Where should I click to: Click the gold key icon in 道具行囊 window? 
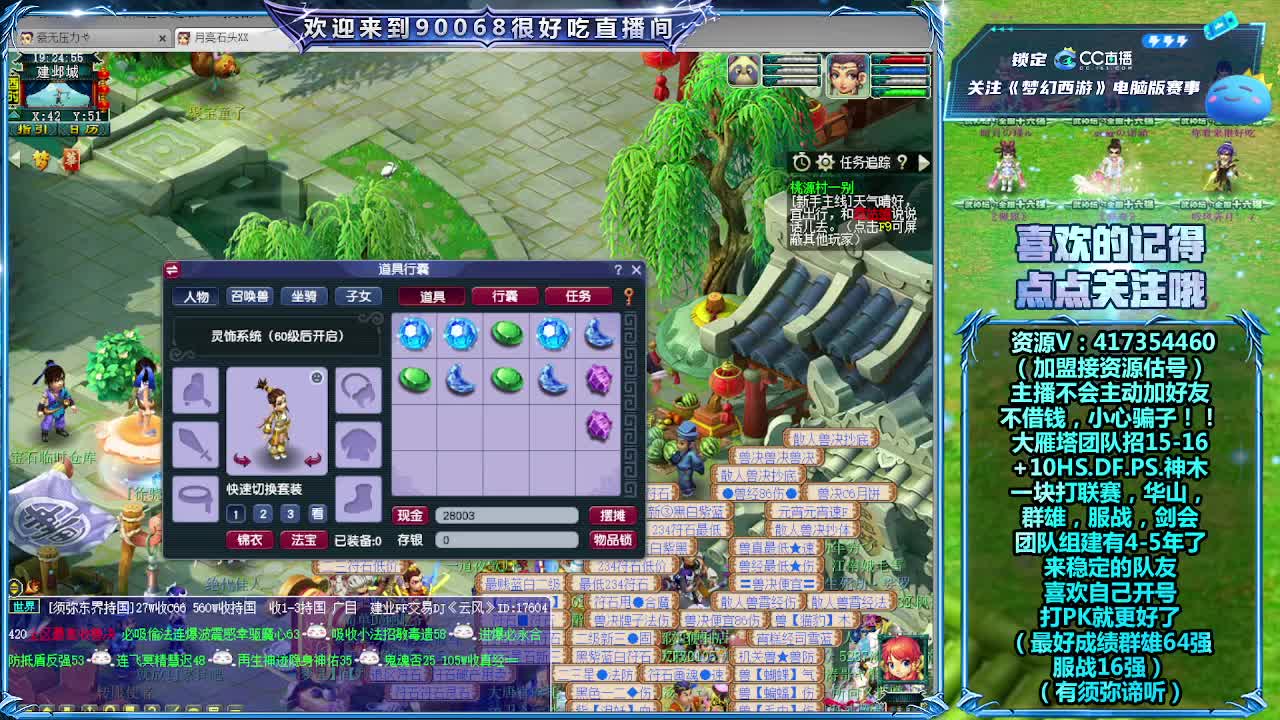pos(628,294)
